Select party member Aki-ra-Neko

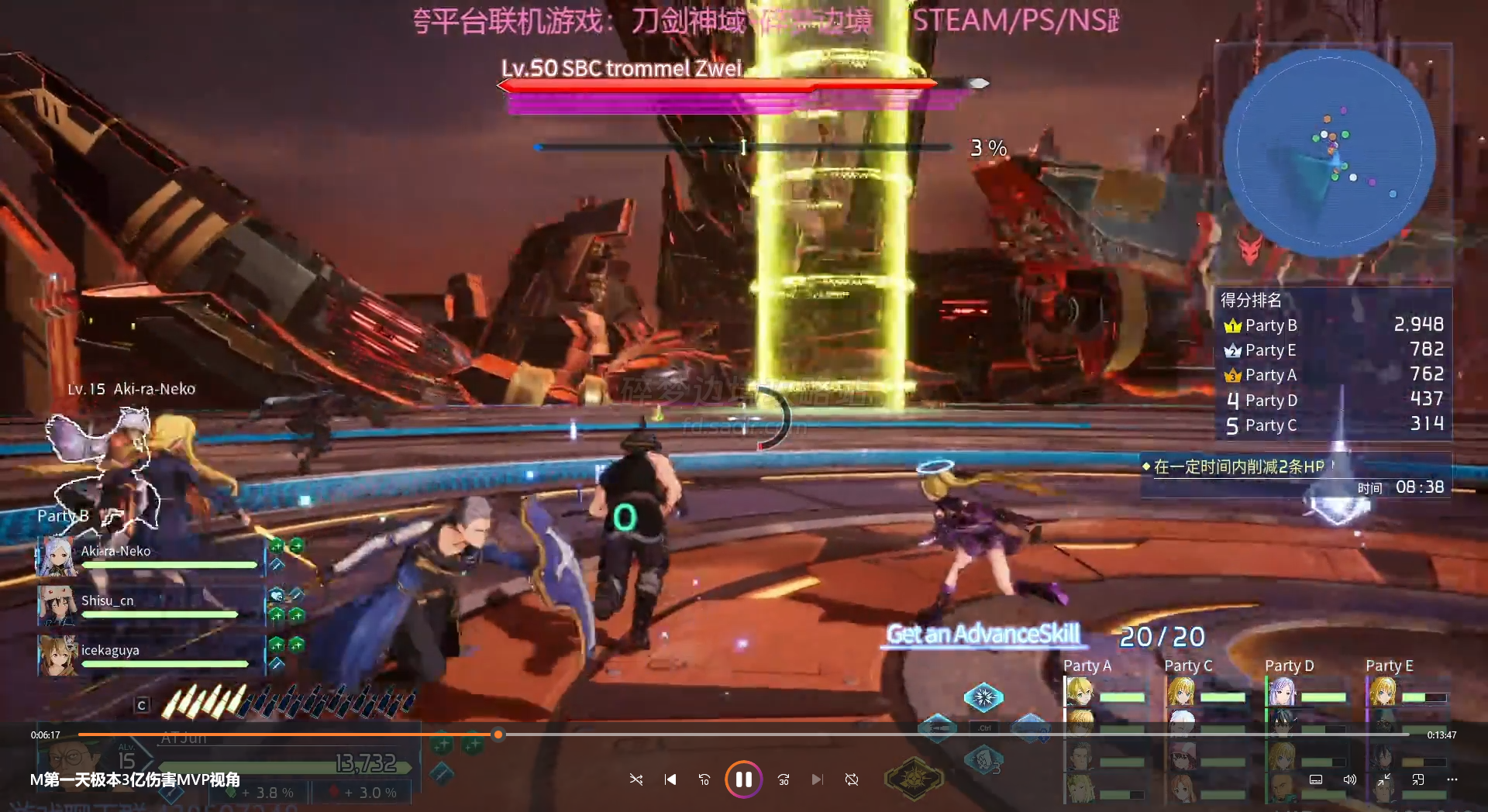[x=147, y=556]
